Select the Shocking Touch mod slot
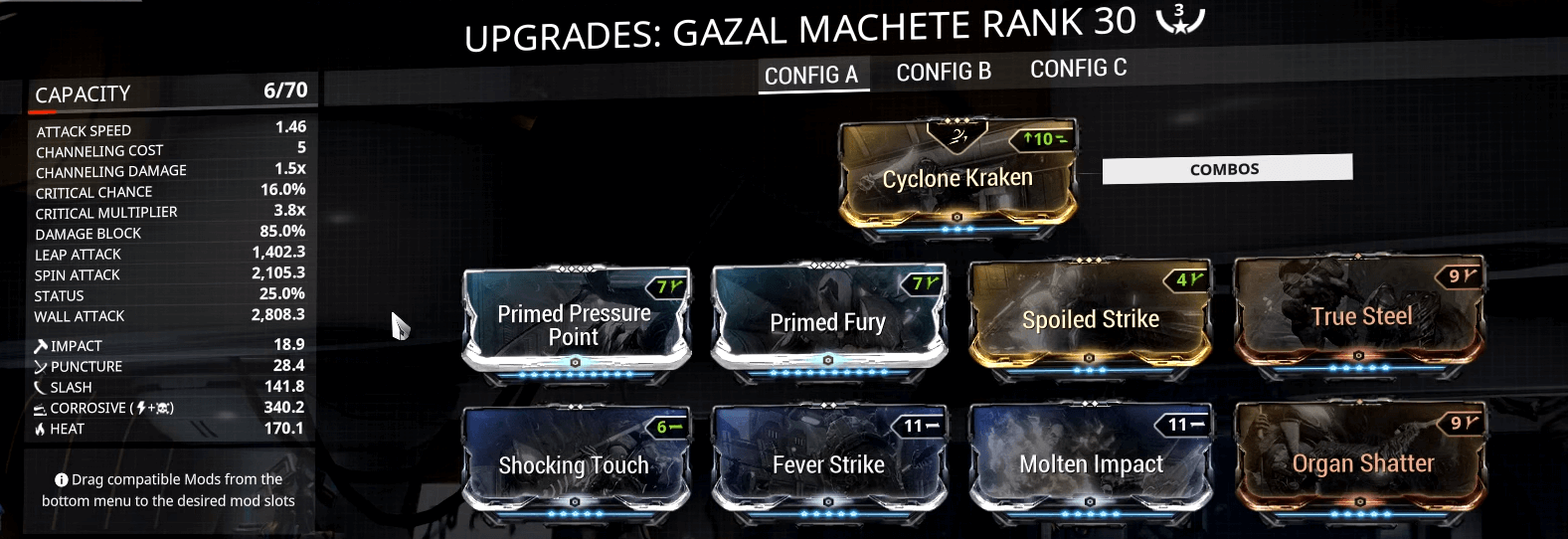Screen dimensions: 1568x539 click(x=574, y=464)
